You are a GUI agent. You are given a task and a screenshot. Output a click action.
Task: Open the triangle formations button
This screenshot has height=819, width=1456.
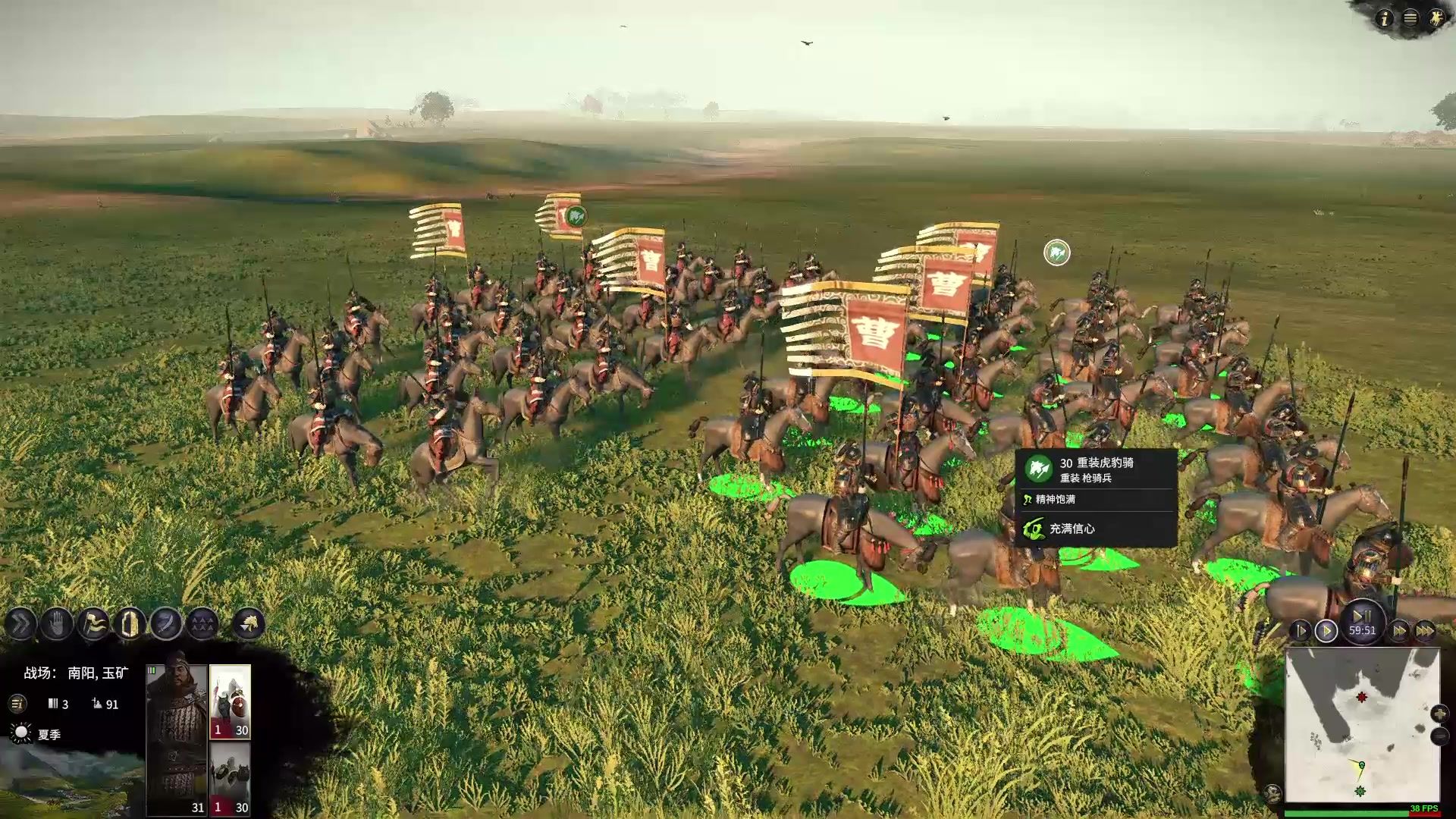tap(202, 624)
